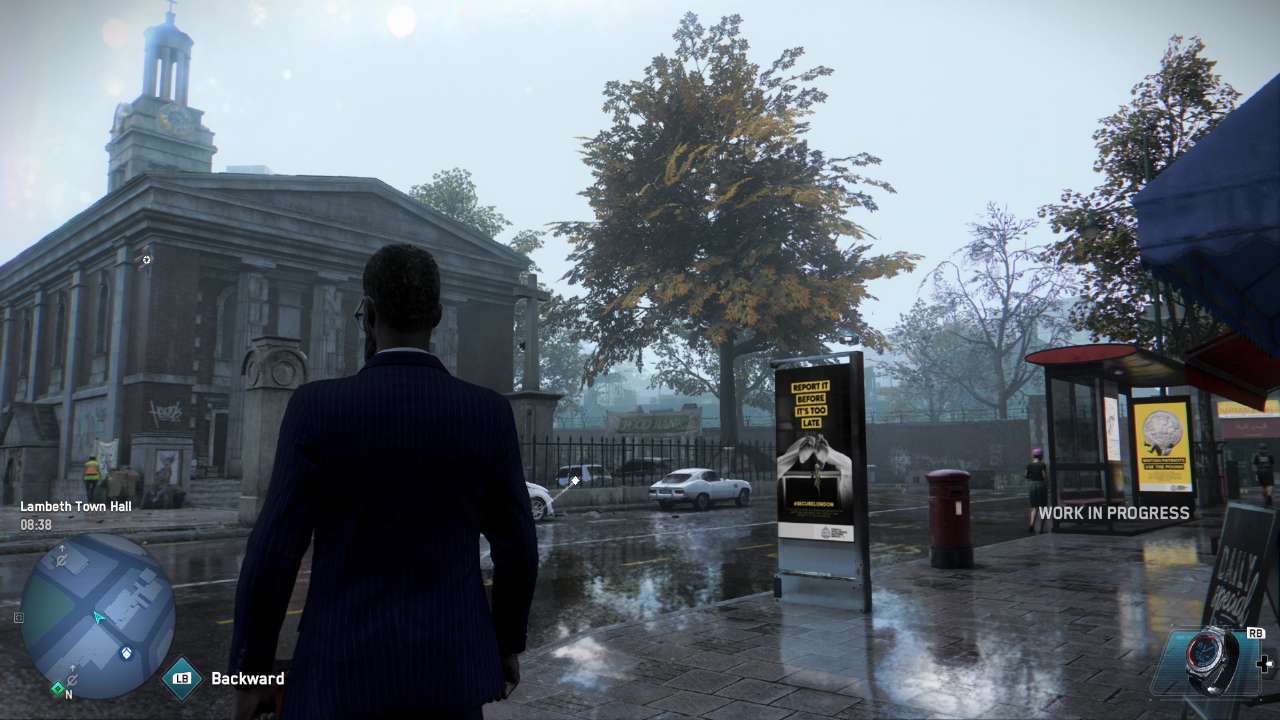Select the player arrow on the minimap
Viewport: 1280px width, 720px height.
point(97,617)
